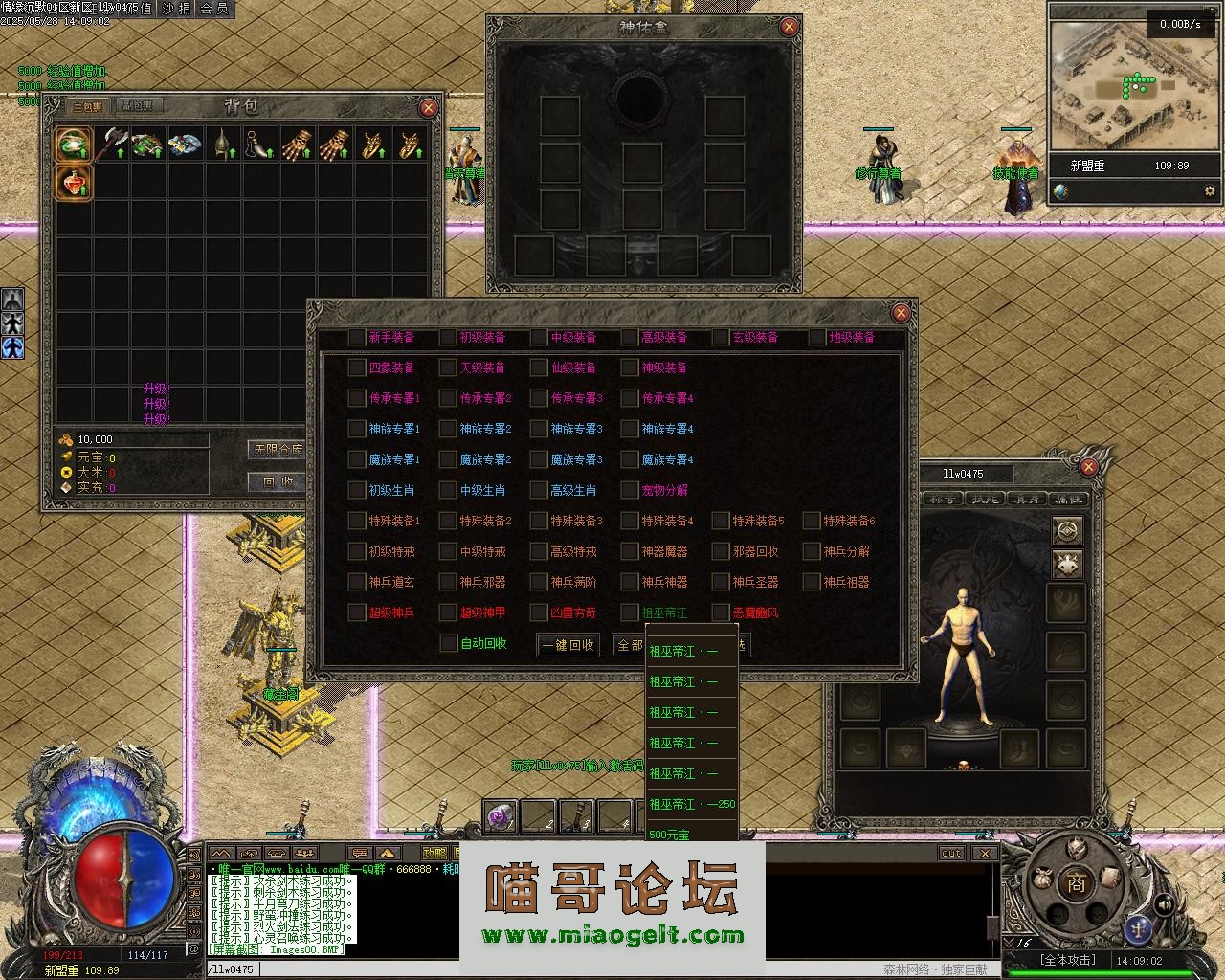The width and height of the screenshot is (1225, 980).
Task: Click the 一键回收 one-click recycle button
Action: [x=568, y=645]
